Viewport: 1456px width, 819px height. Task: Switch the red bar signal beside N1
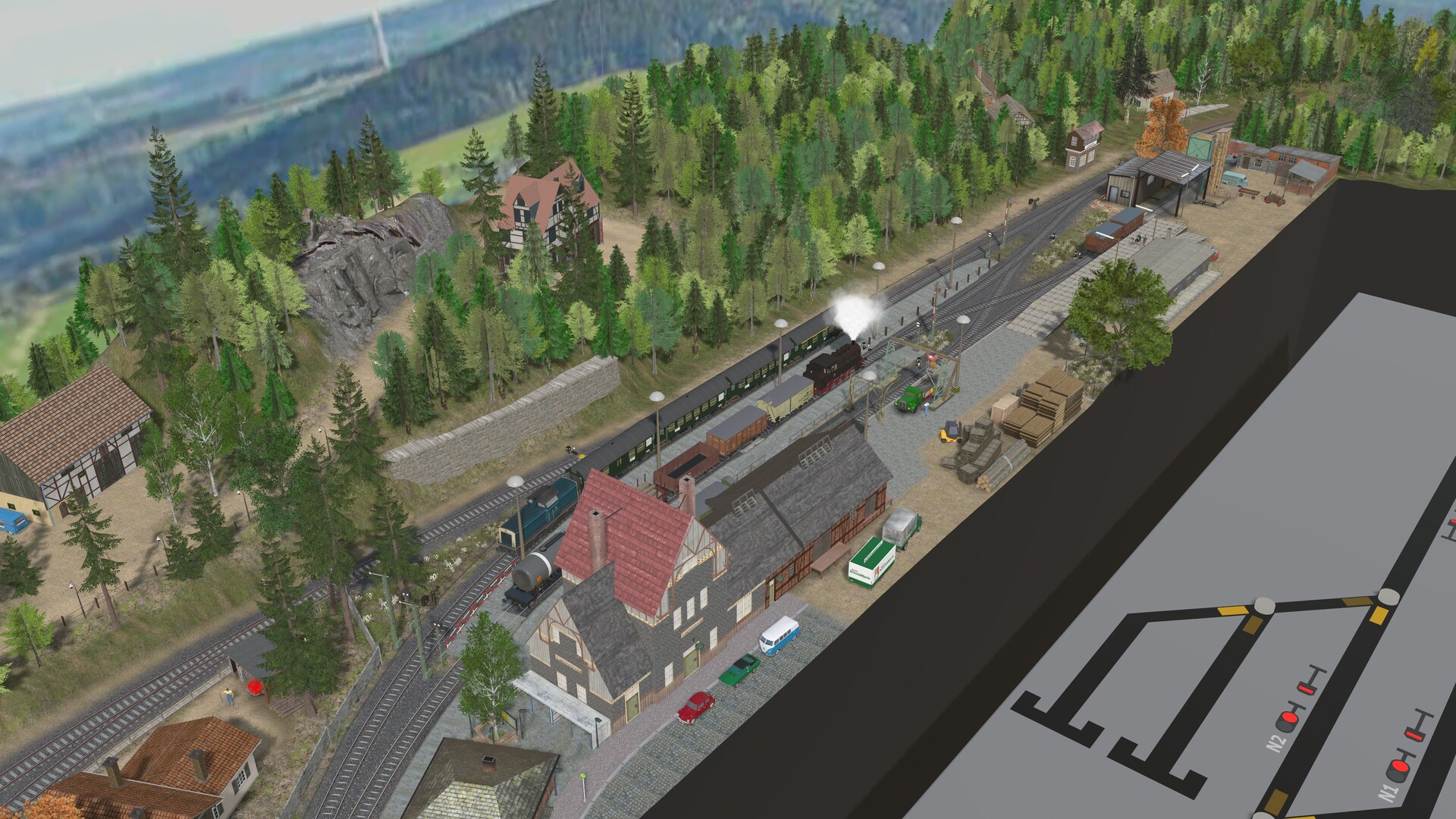1414,735
